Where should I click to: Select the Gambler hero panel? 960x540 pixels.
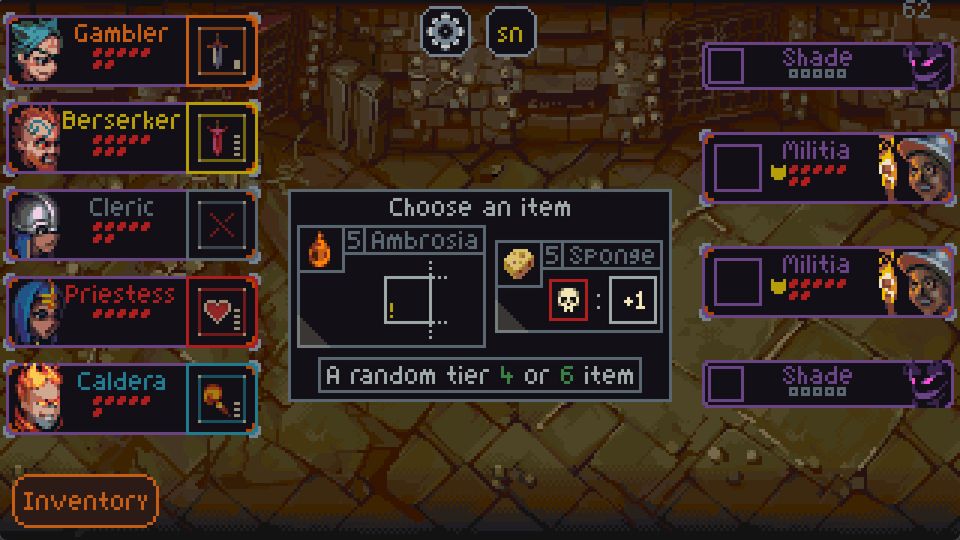pos(98,50)
